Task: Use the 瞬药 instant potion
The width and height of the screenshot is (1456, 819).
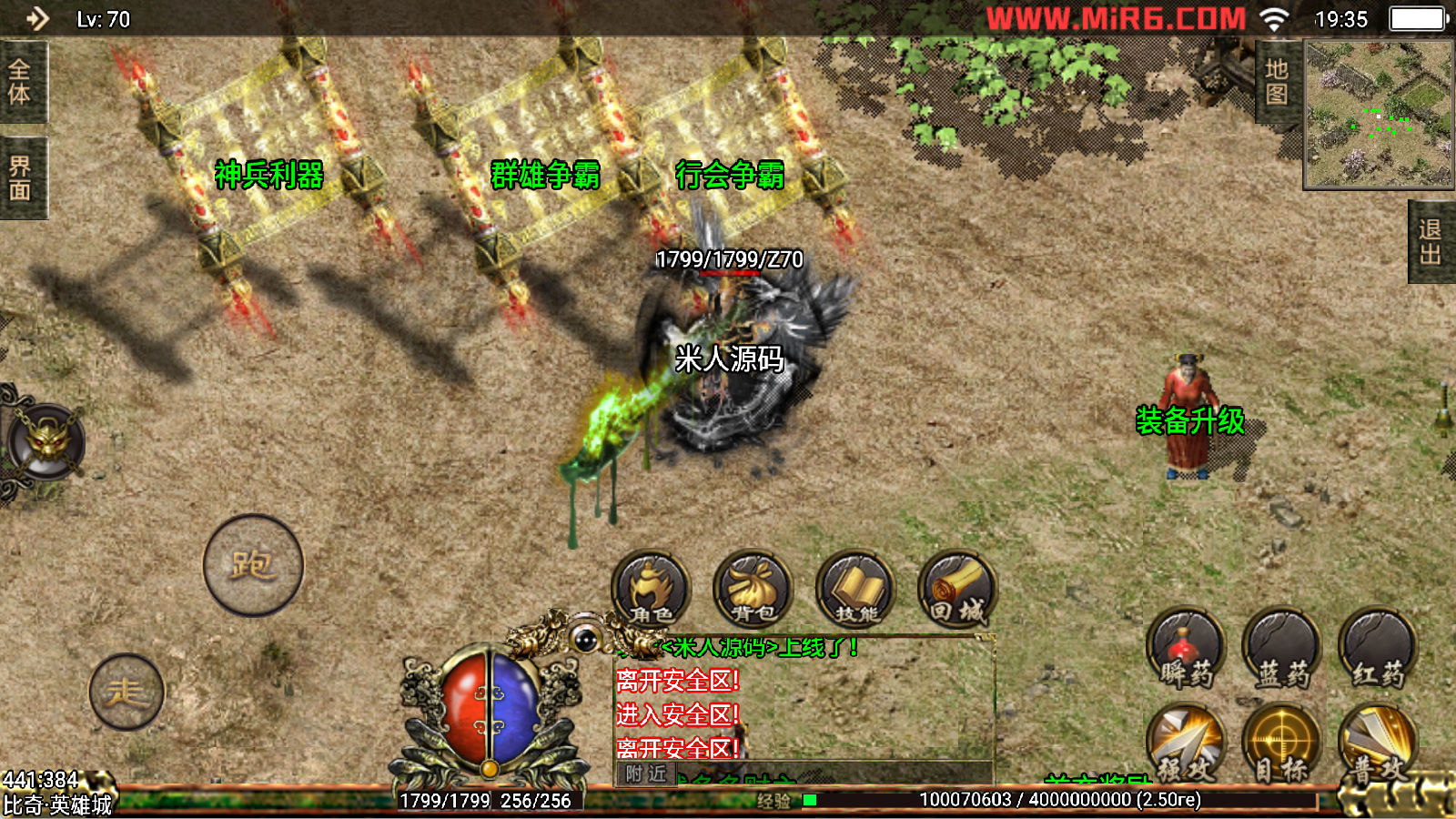Action: point(1186,649)
